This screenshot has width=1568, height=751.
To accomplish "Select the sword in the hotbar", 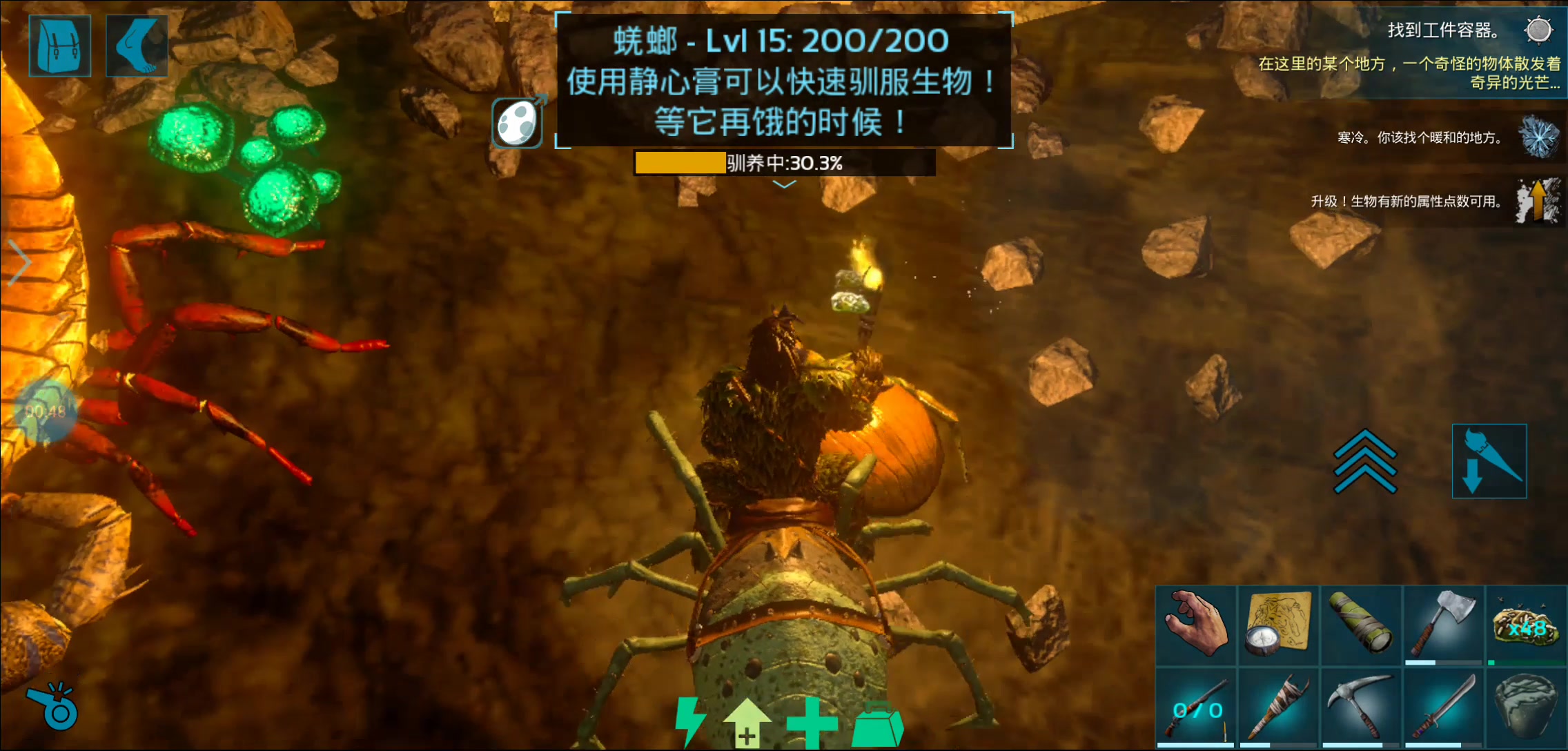I will tap(1444, 708).
